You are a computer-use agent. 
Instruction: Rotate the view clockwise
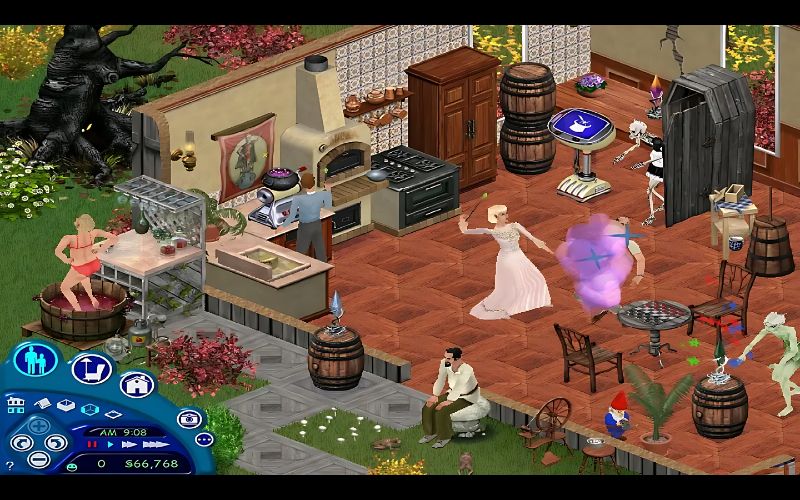[x=57, y=442]
